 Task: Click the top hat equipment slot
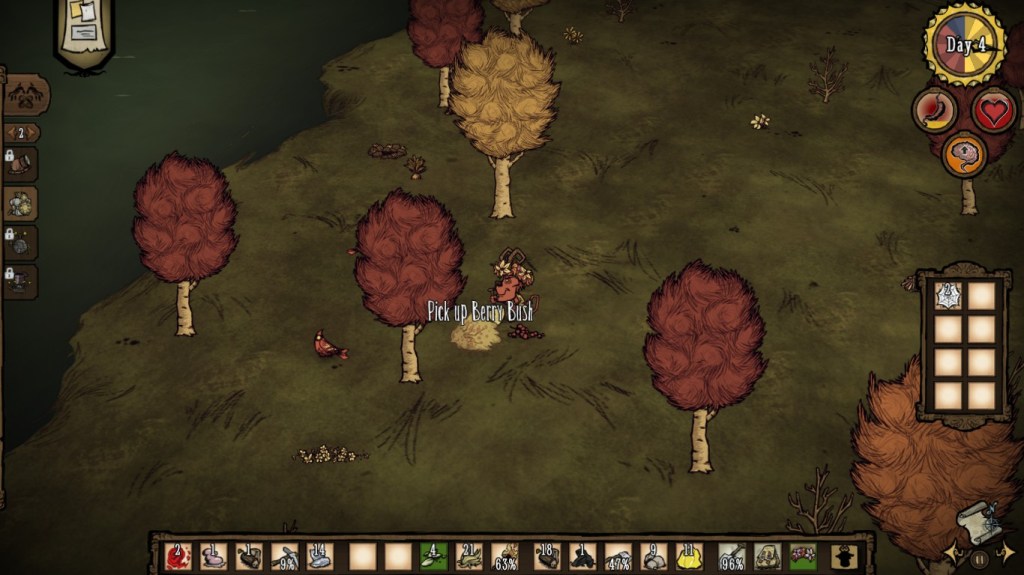click(x=843, y=556)
